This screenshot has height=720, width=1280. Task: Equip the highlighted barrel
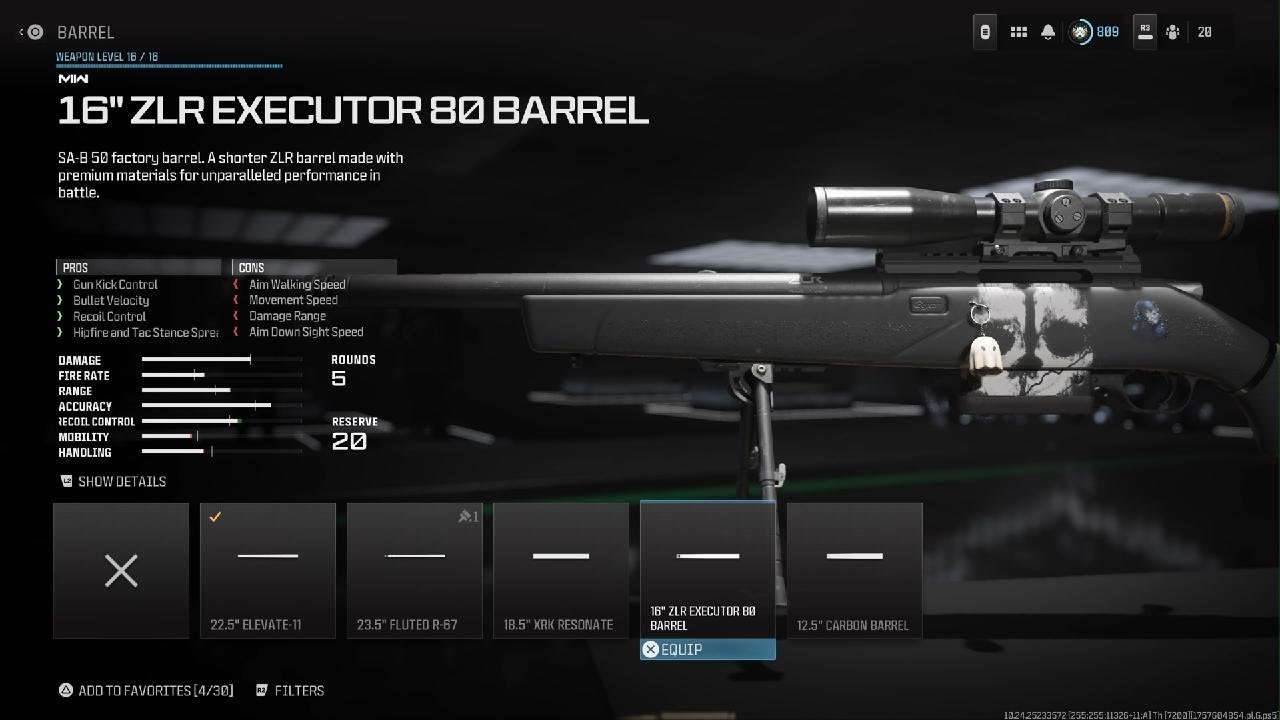707,650
